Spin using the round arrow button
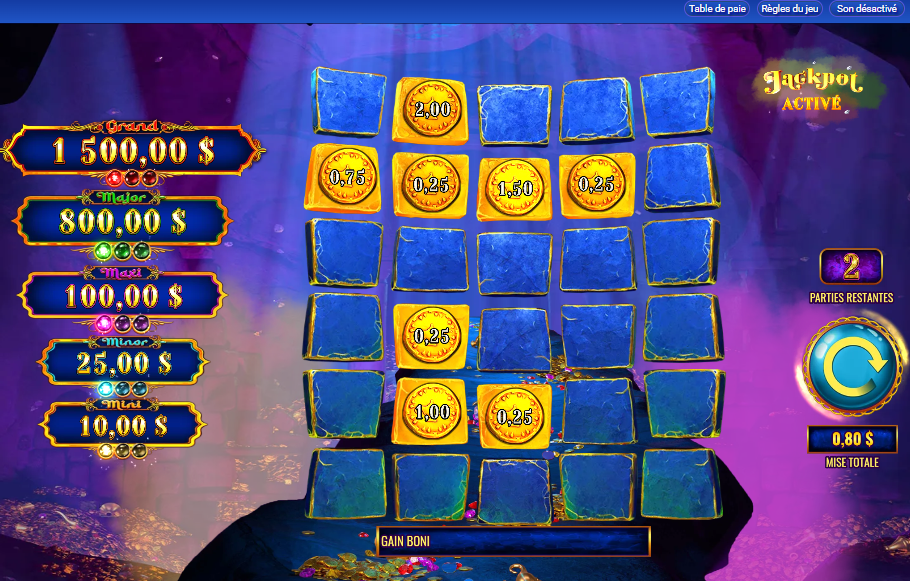The width and height of the screenshot is (910, 581). coord(852,364)
